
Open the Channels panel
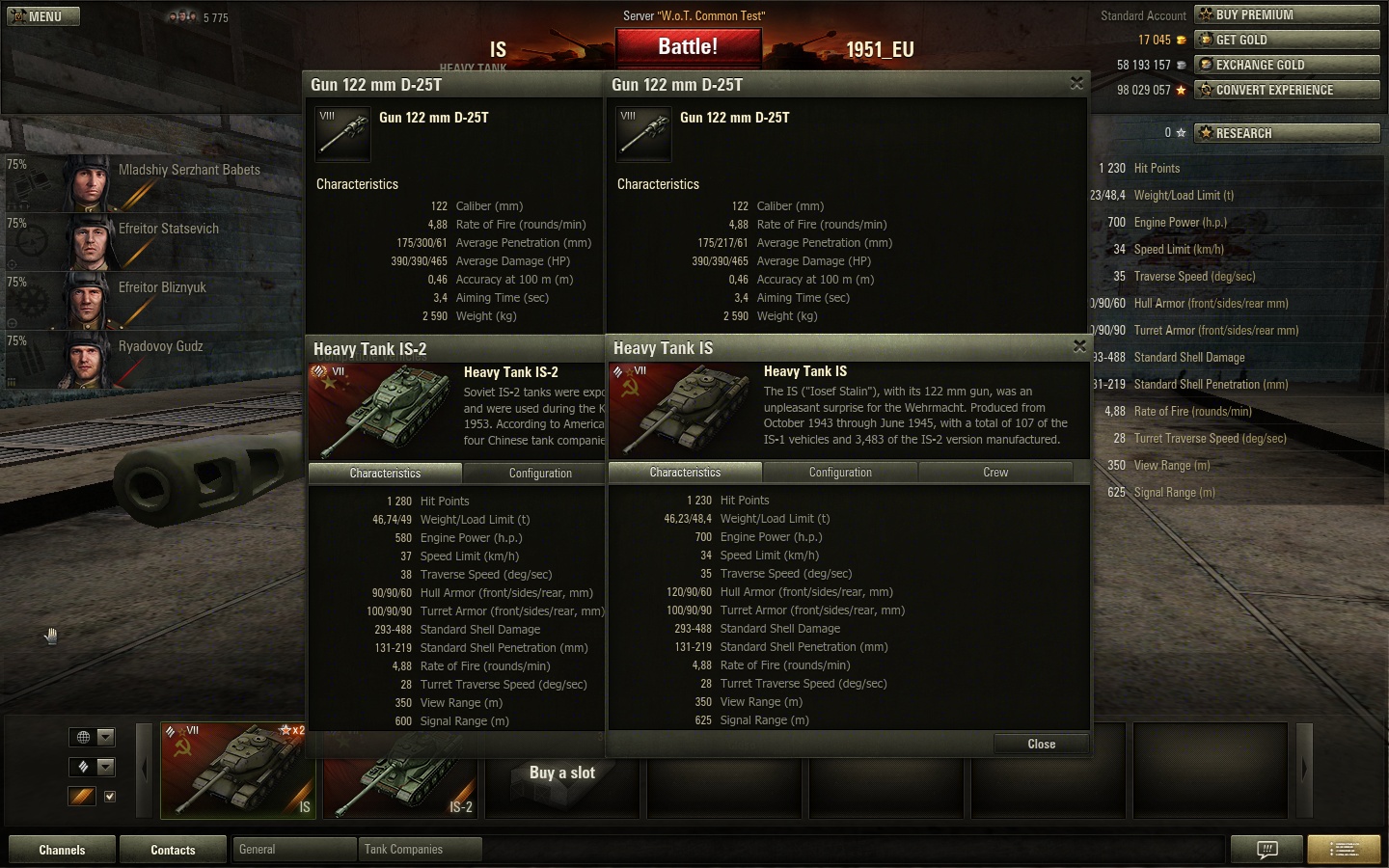click(62, 850)
